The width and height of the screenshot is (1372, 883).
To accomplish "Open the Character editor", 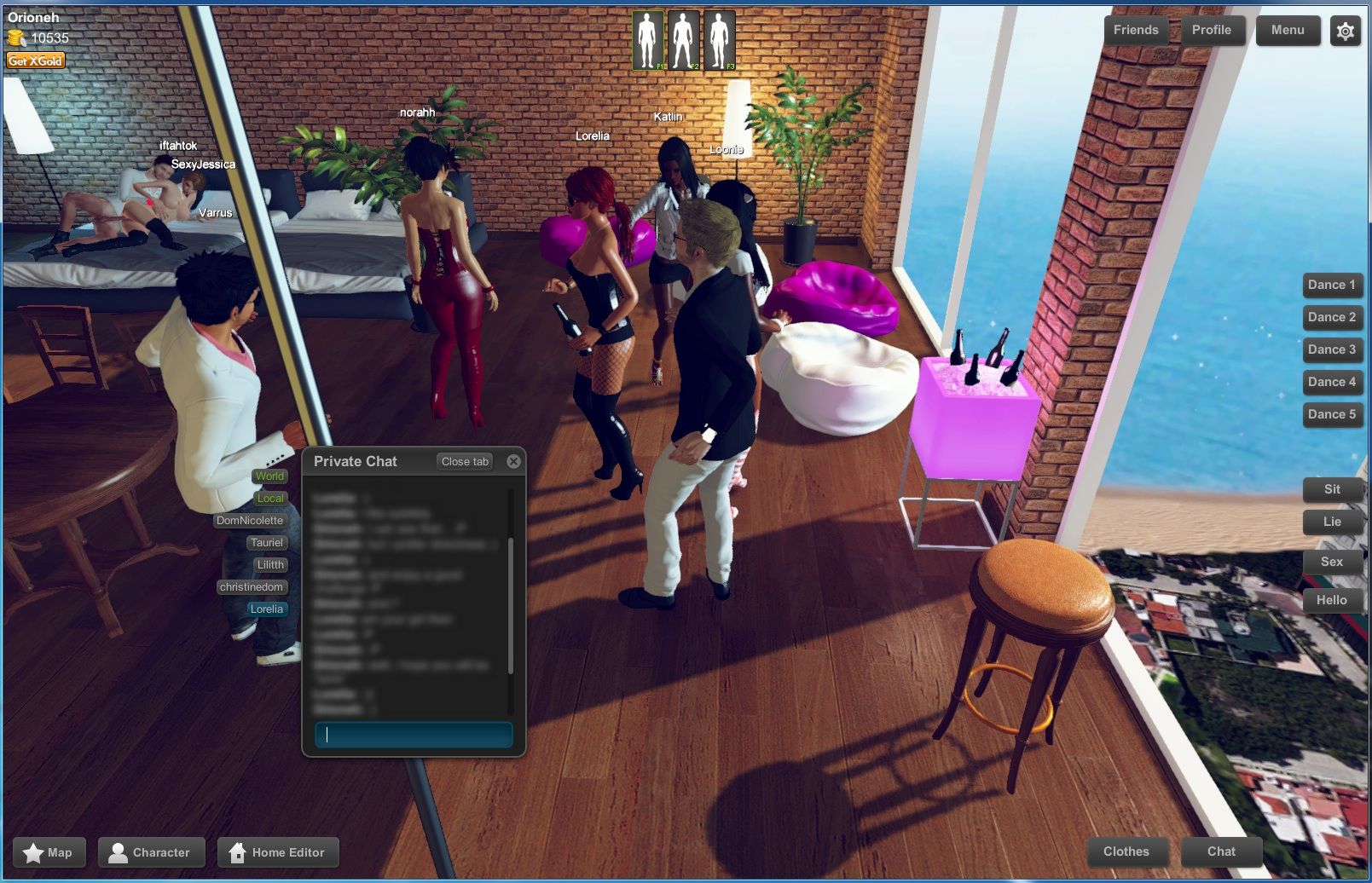I will point(151,851).
